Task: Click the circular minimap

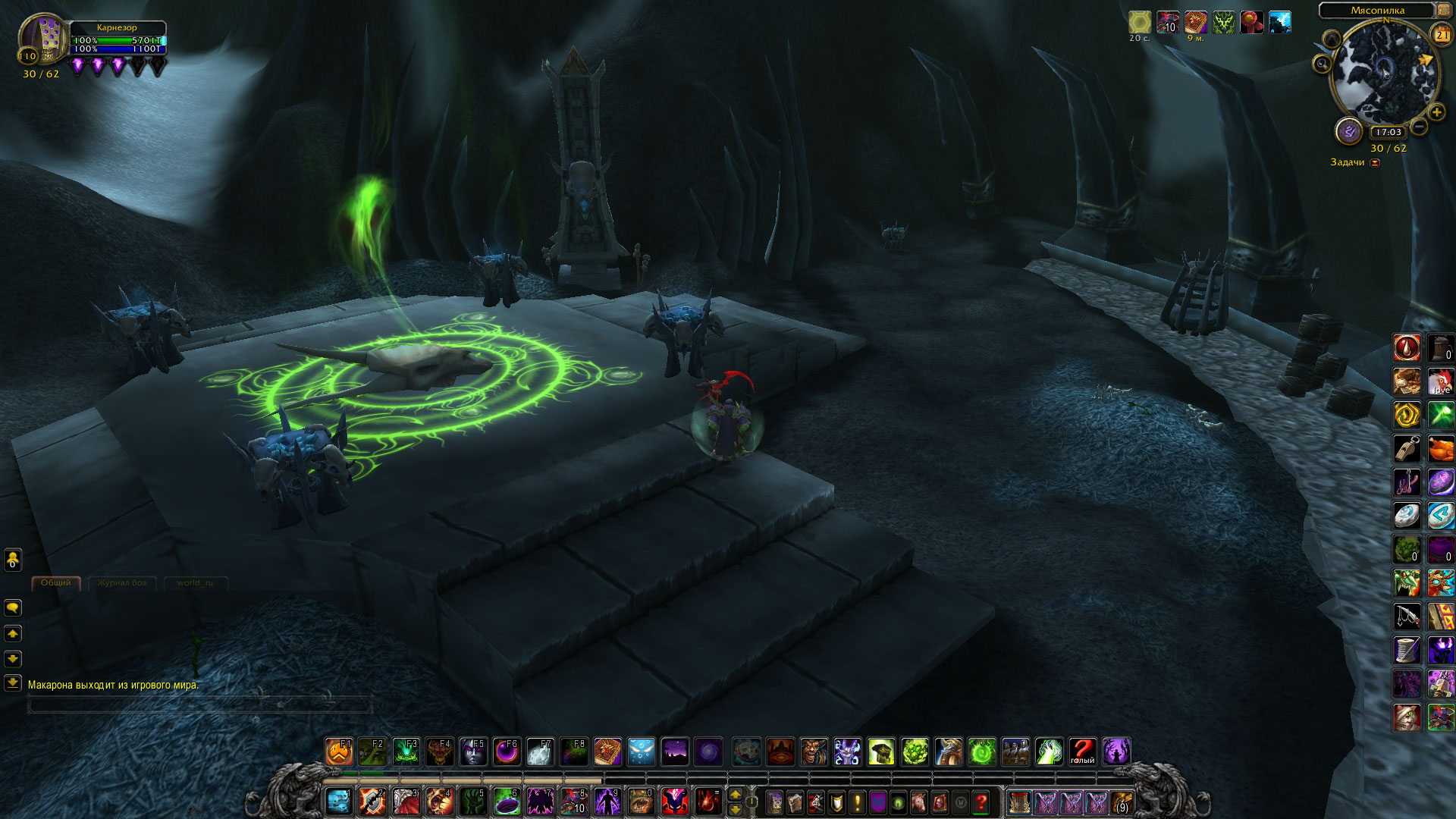Action: point(1383,72)
